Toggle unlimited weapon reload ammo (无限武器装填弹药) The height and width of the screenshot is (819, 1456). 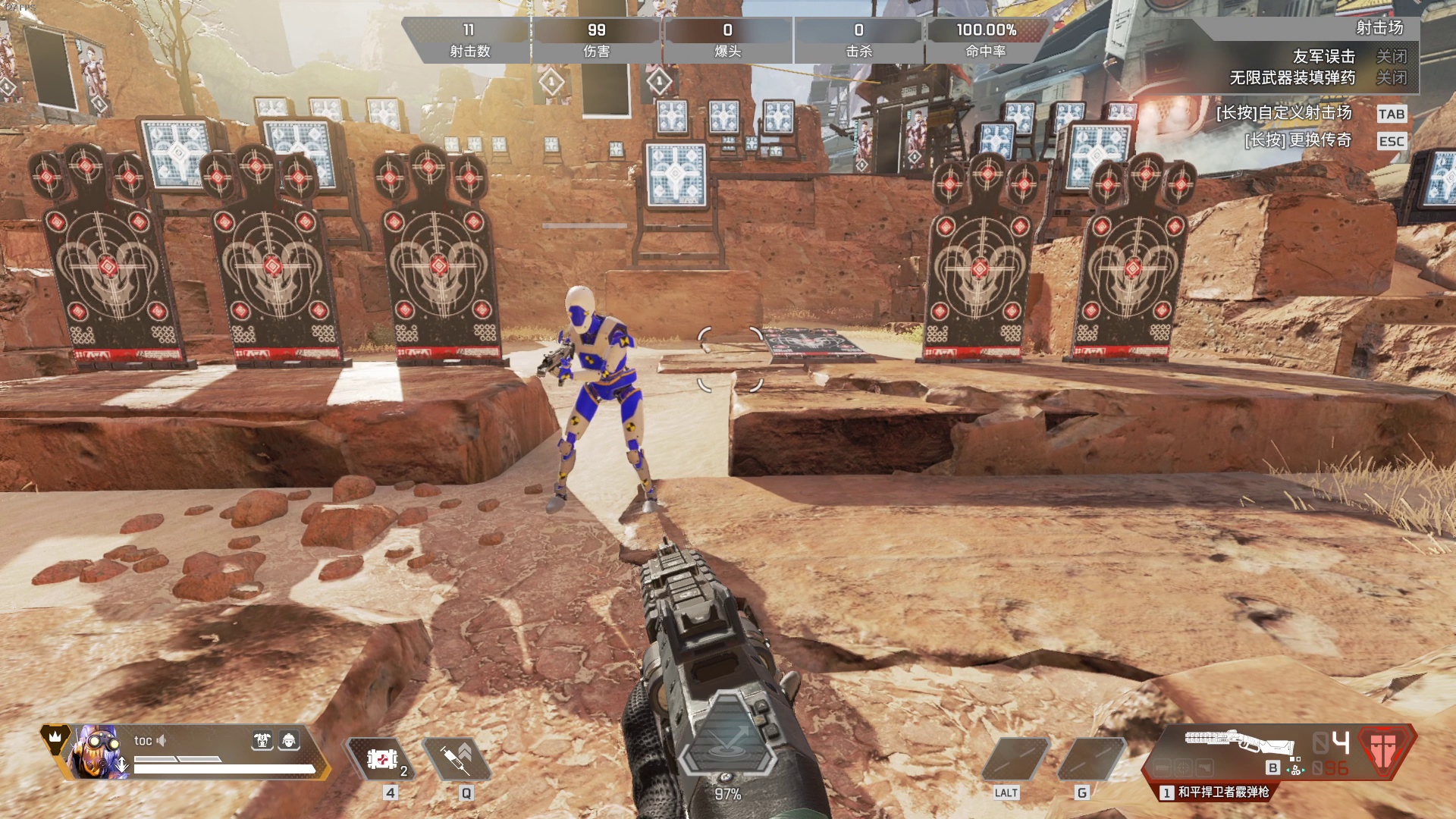(x=1391, y=78)
